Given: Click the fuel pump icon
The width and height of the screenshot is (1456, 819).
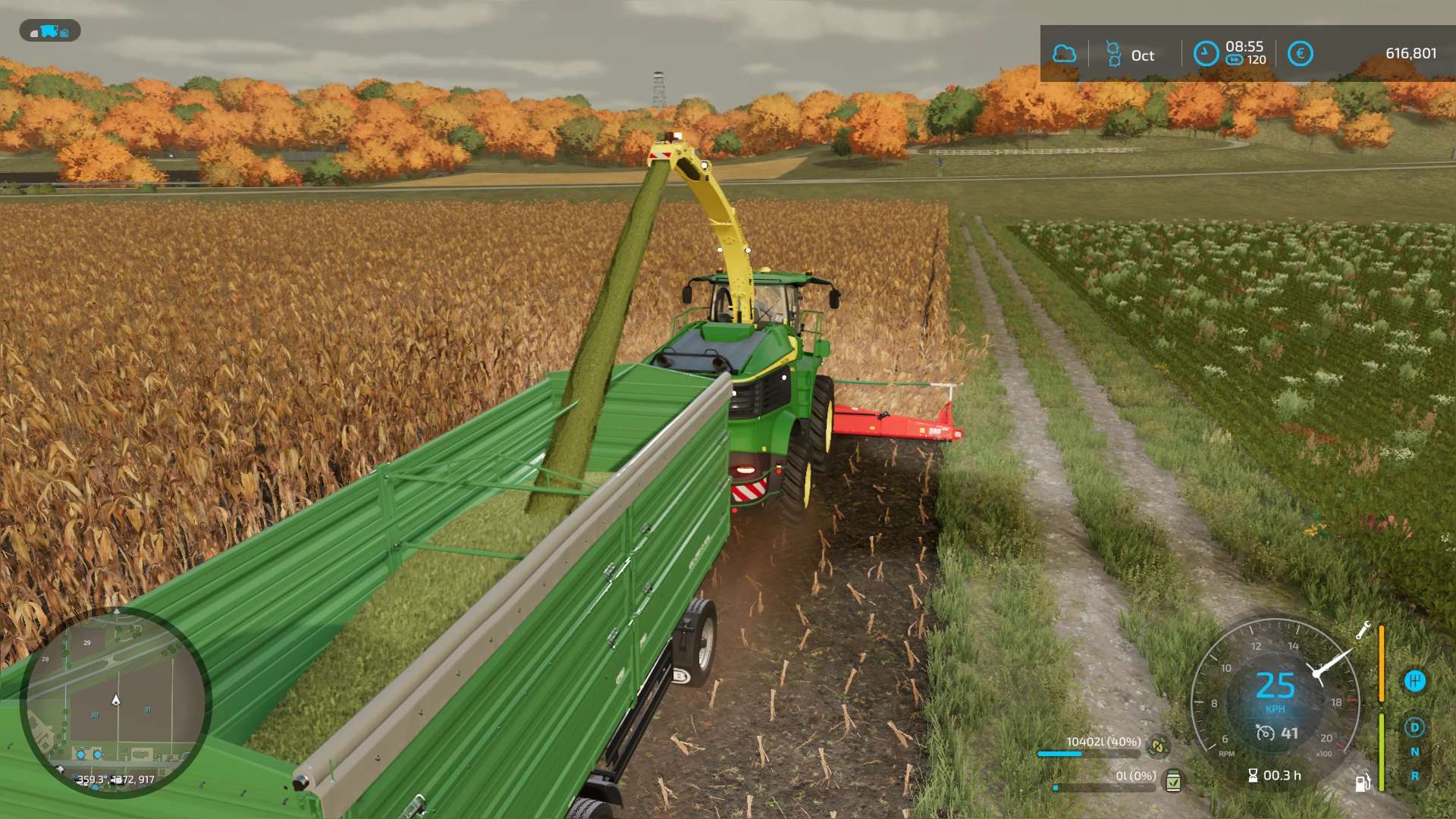Looking at the screenshot, I should [1362, 783].
